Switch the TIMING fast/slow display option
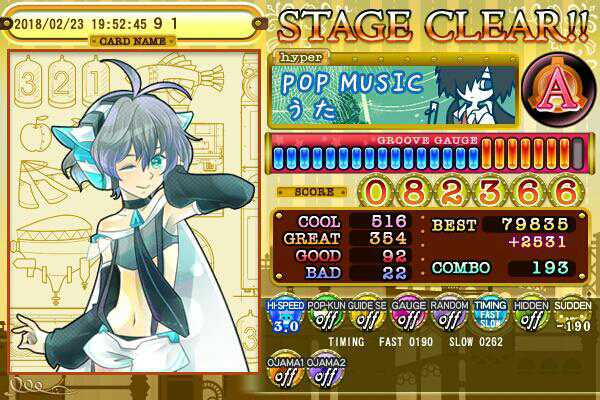Viewport: 600px width, 400px height. tap(487, 318)
